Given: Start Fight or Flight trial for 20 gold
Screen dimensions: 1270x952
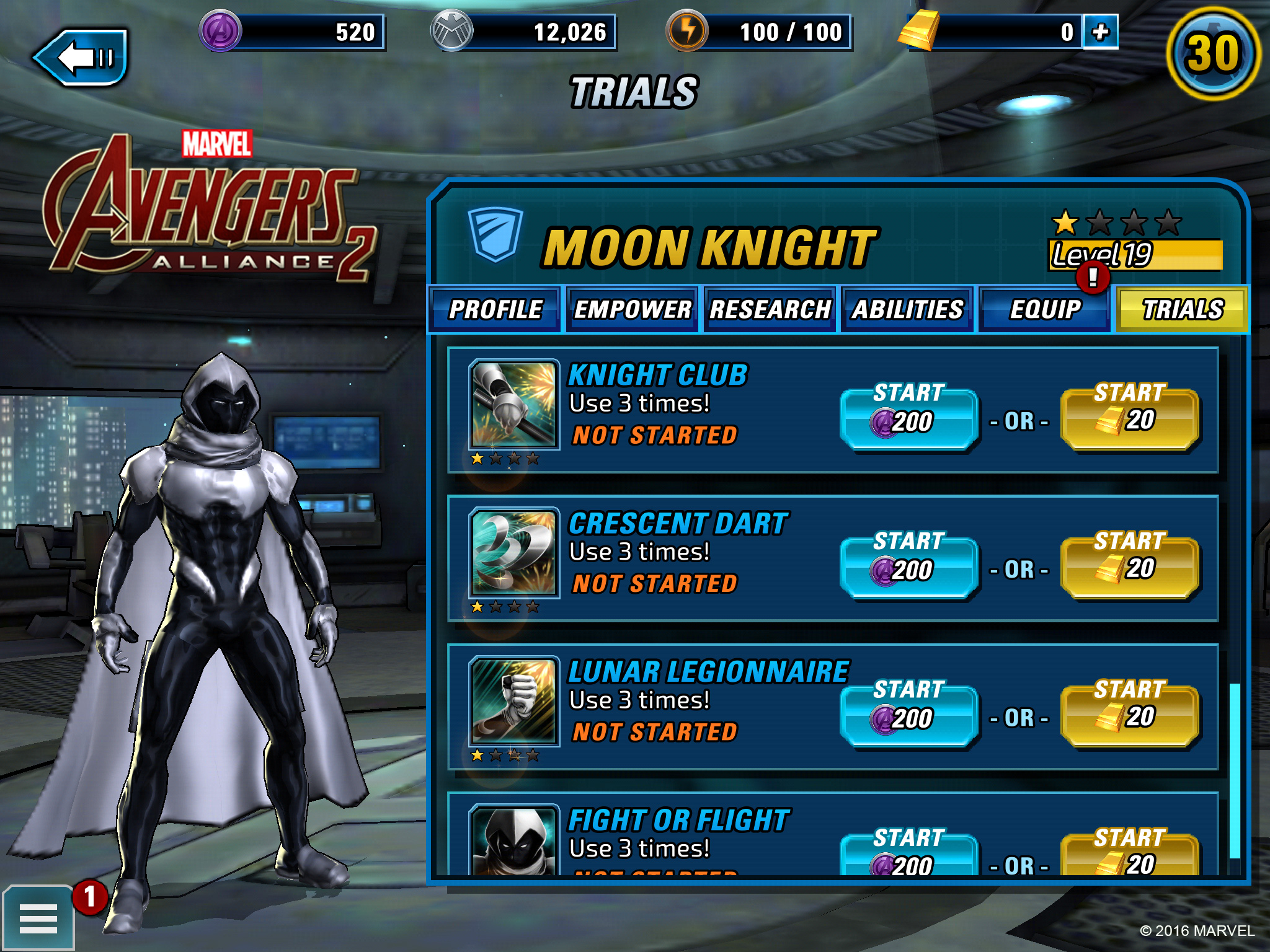Looking at the screenshot, I should [x=1129, y=855].
